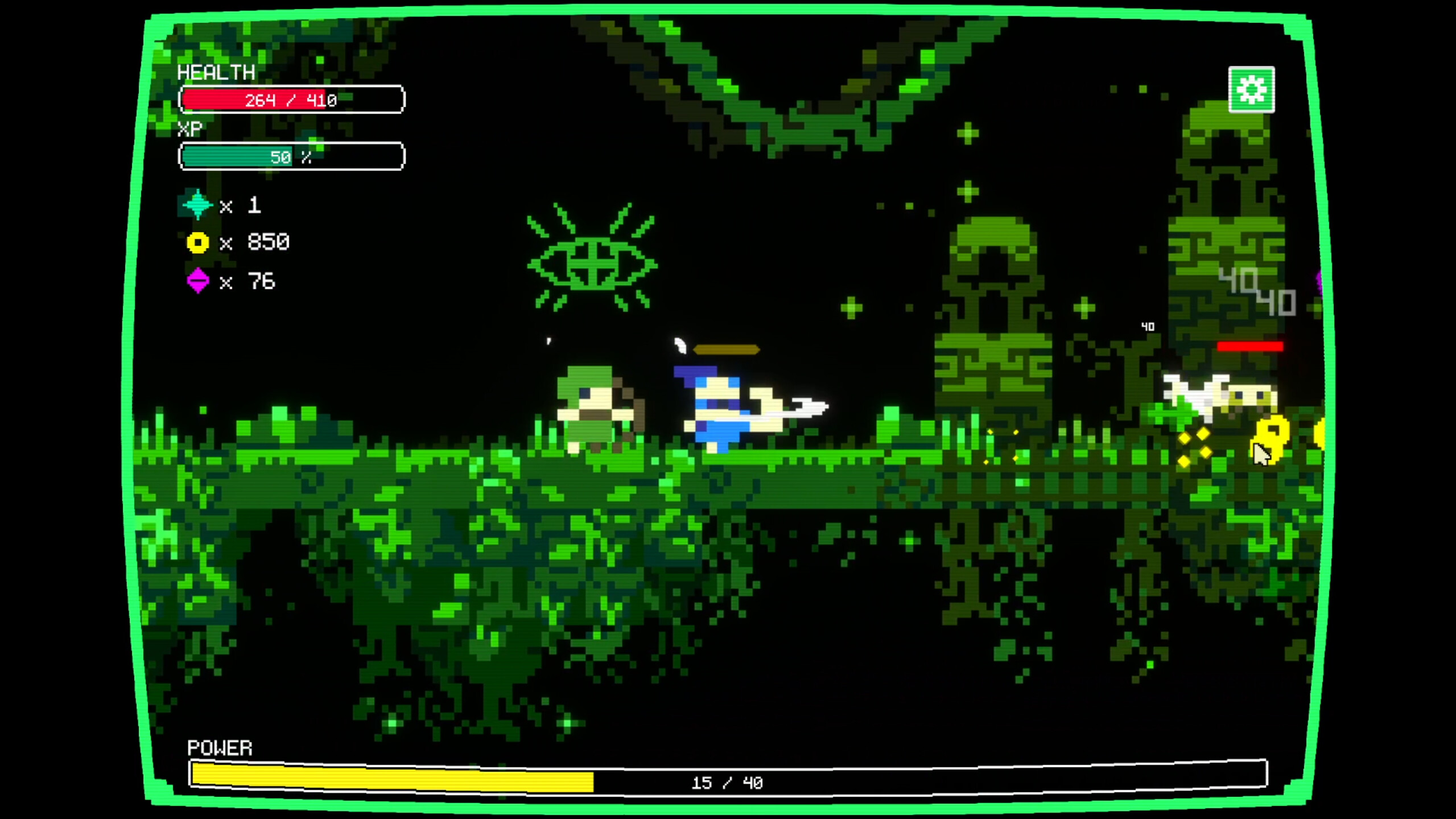Click the XP label heading
1456x819 pixels.
[189, 129]
